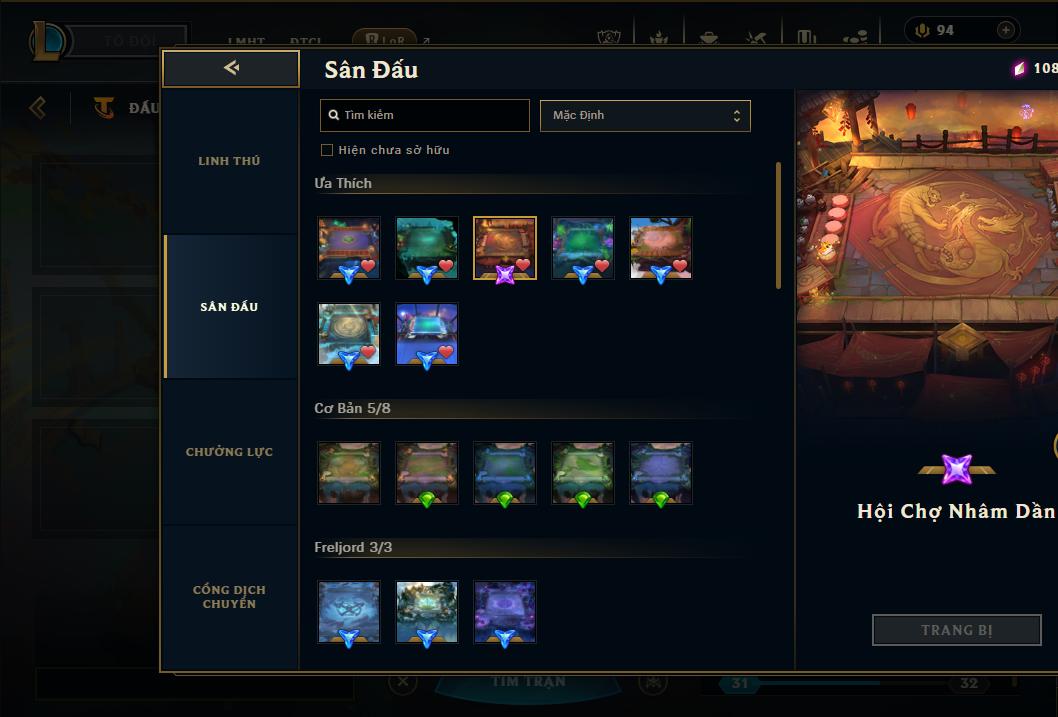Click the Tìm kiếm search field

(x=425, y=115)
